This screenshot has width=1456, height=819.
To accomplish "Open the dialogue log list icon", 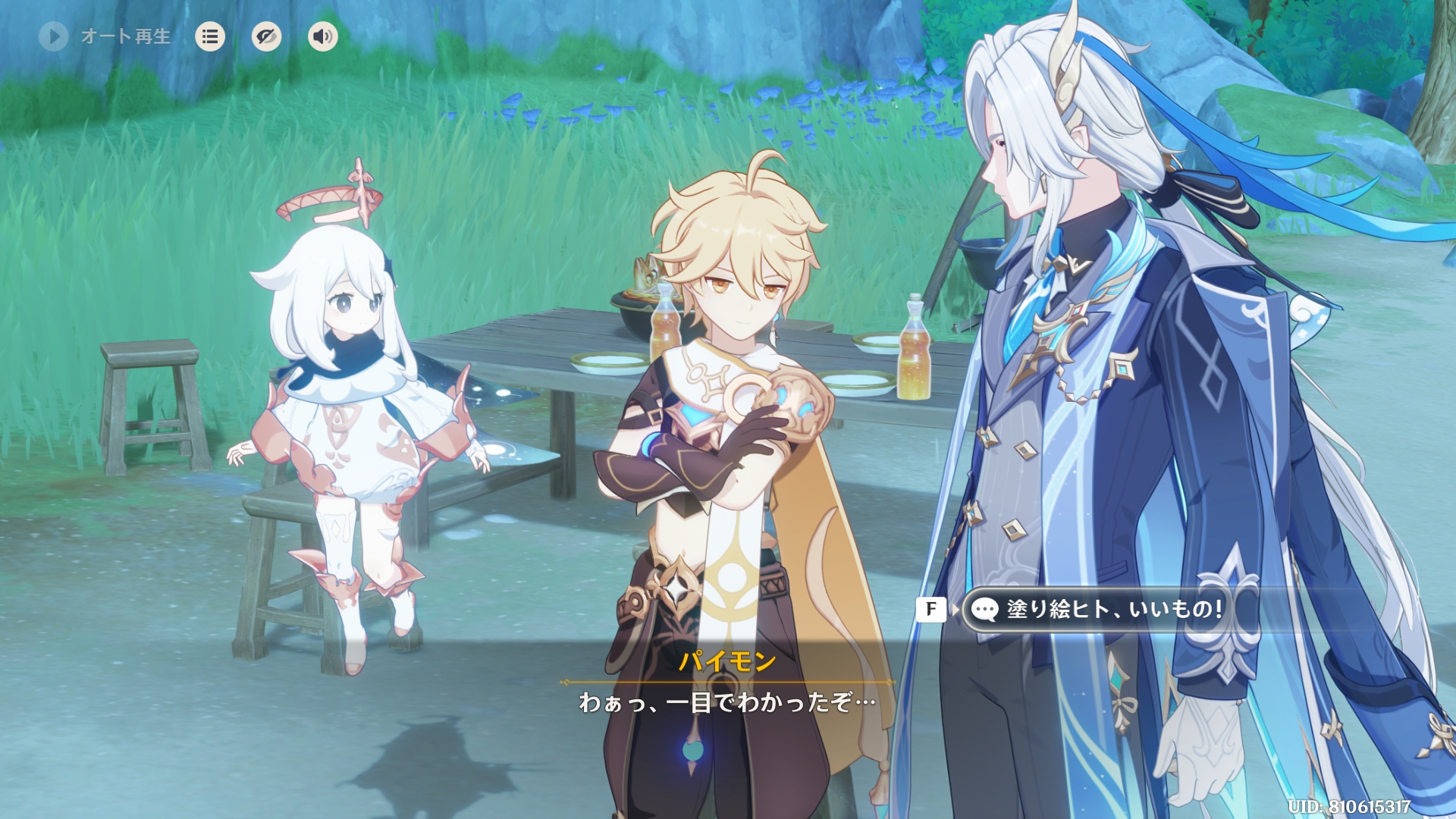I will click(210, 36).
